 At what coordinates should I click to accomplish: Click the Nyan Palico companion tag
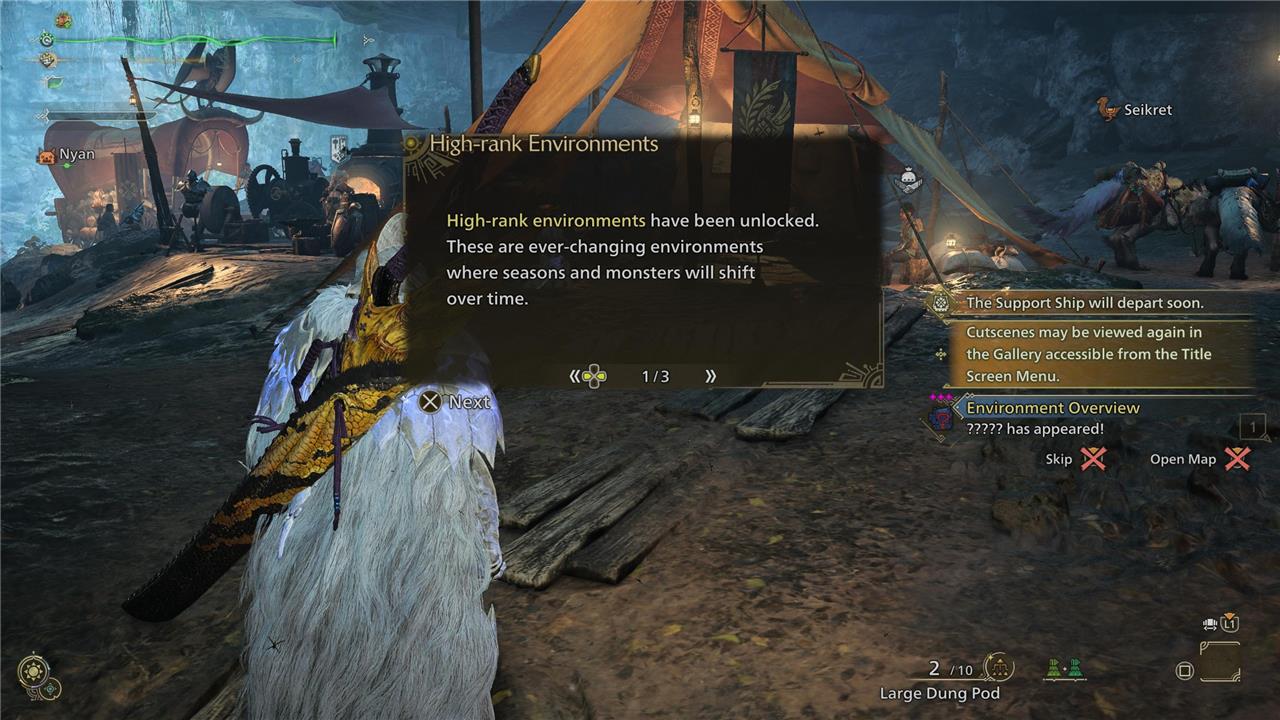[68, 155]
